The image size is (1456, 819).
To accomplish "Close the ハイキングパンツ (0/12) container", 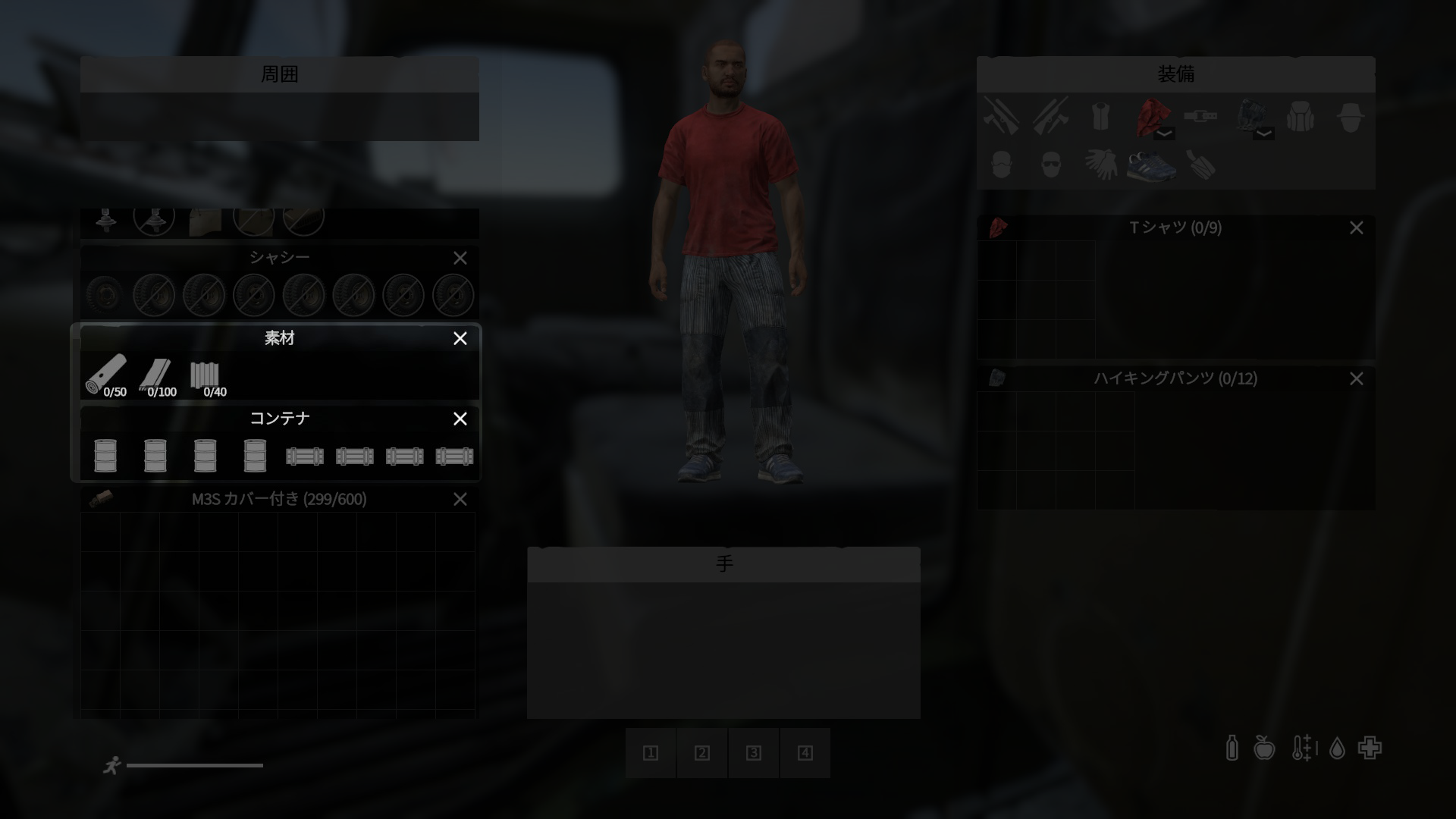I will [1356, 379].
